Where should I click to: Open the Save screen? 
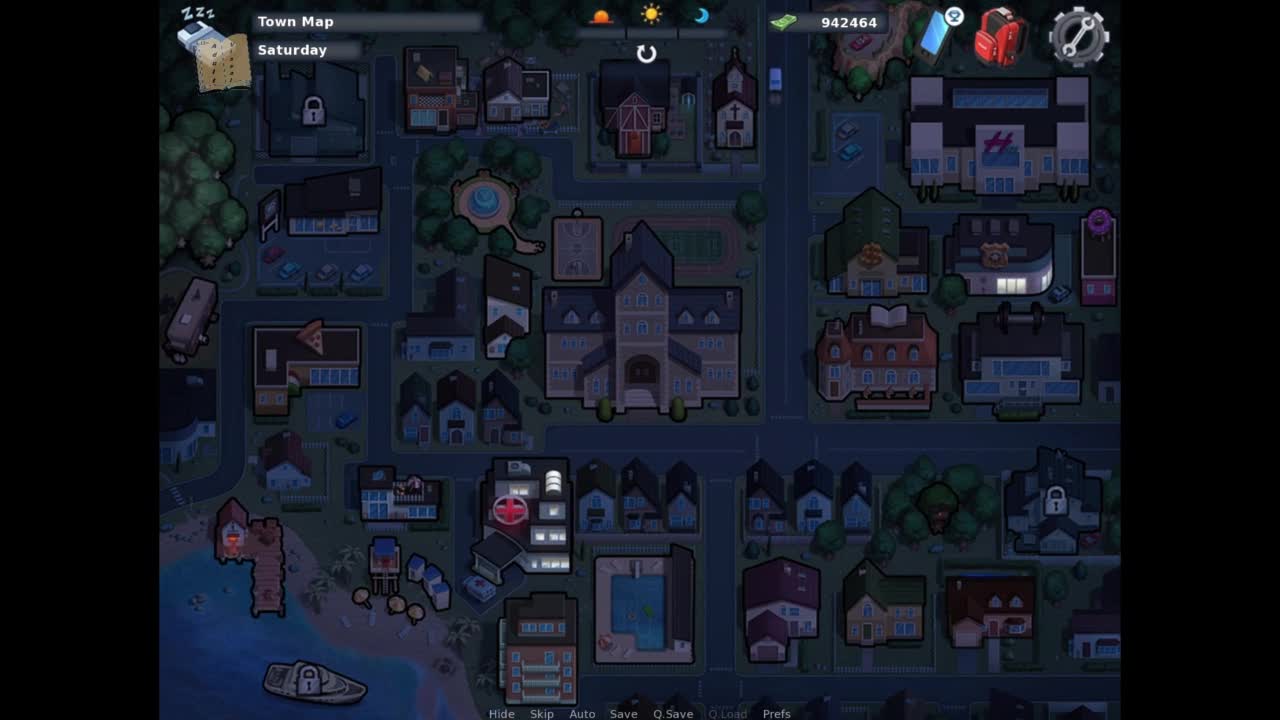tap(623, 714)
